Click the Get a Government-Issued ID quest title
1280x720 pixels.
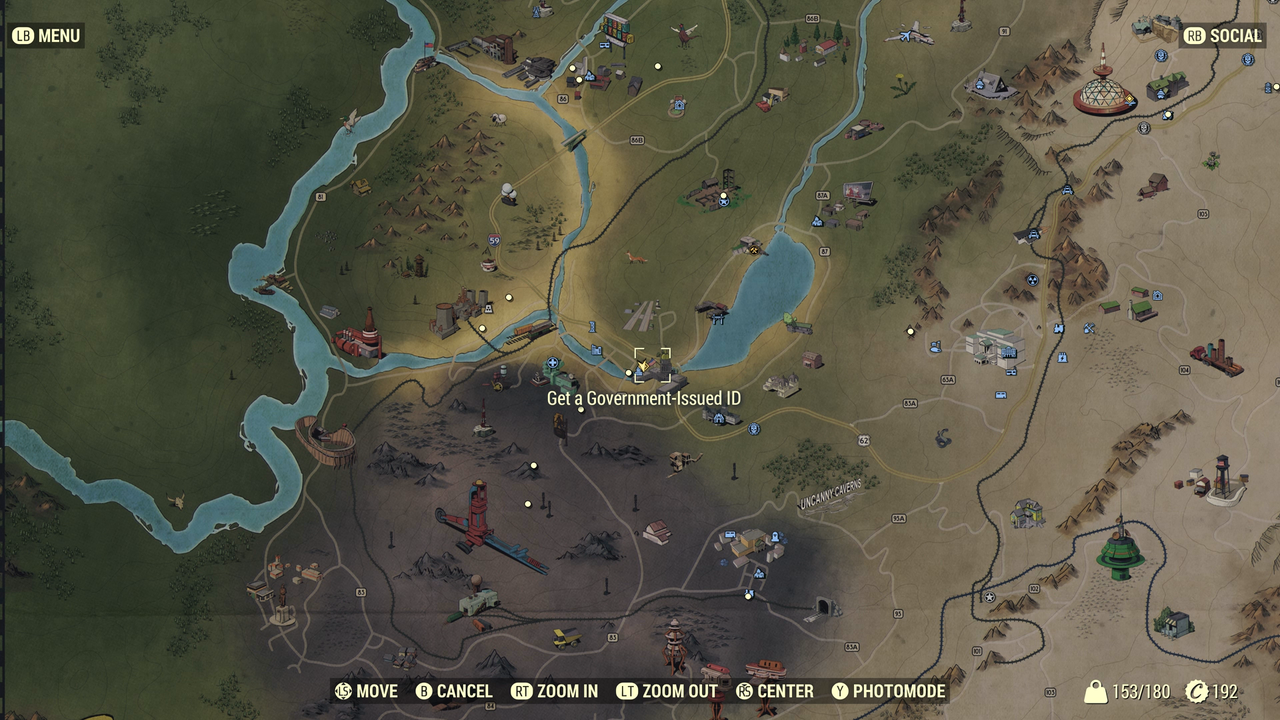tap(643, 397)
